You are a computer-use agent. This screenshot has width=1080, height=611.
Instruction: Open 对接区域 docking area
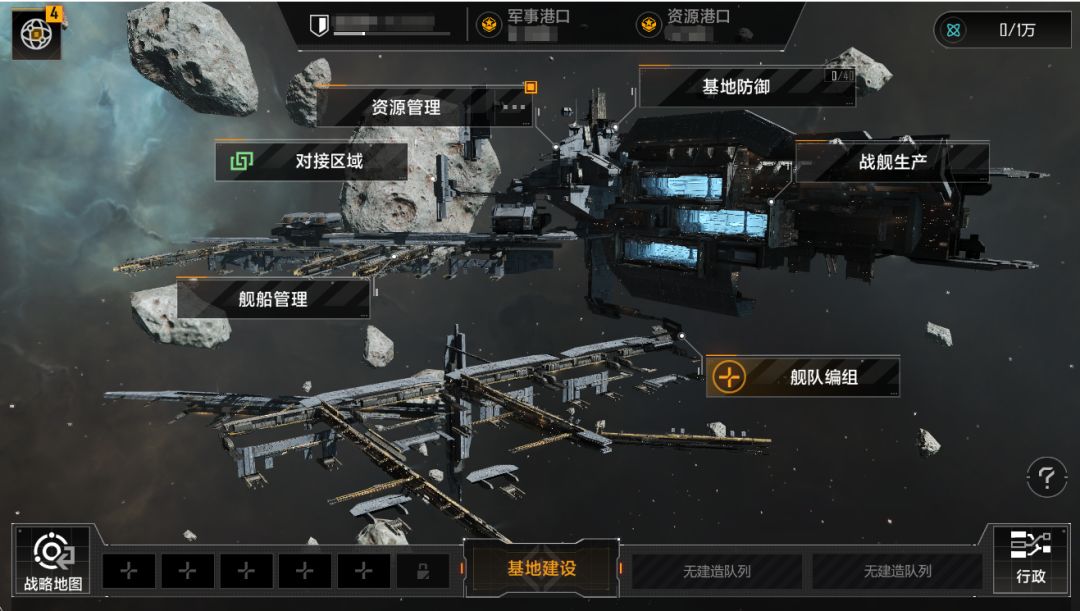pyautogui.click(x=311, y=161)
